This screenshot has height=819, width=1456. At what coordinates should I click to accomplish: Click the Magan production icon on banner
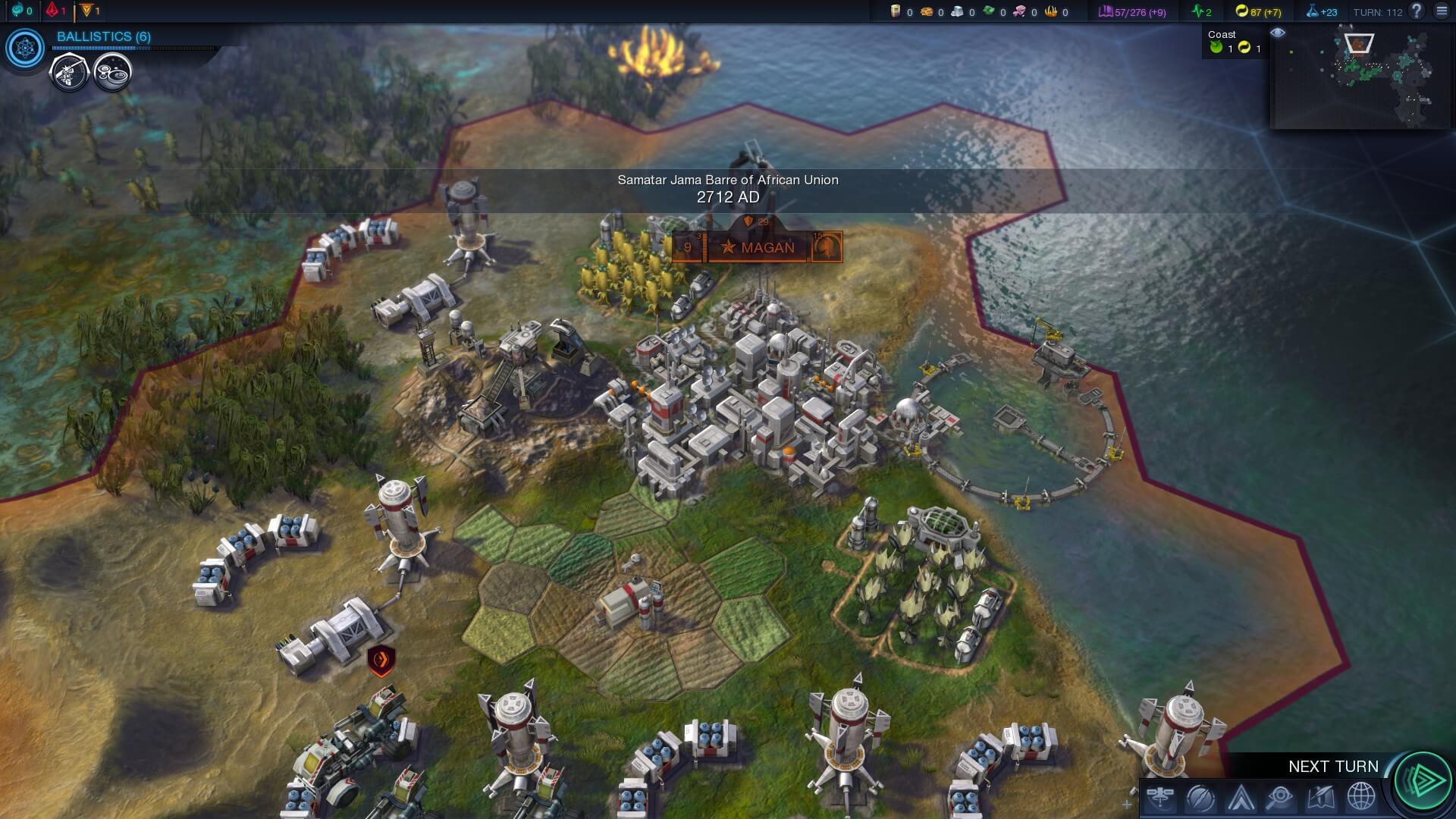827,247
